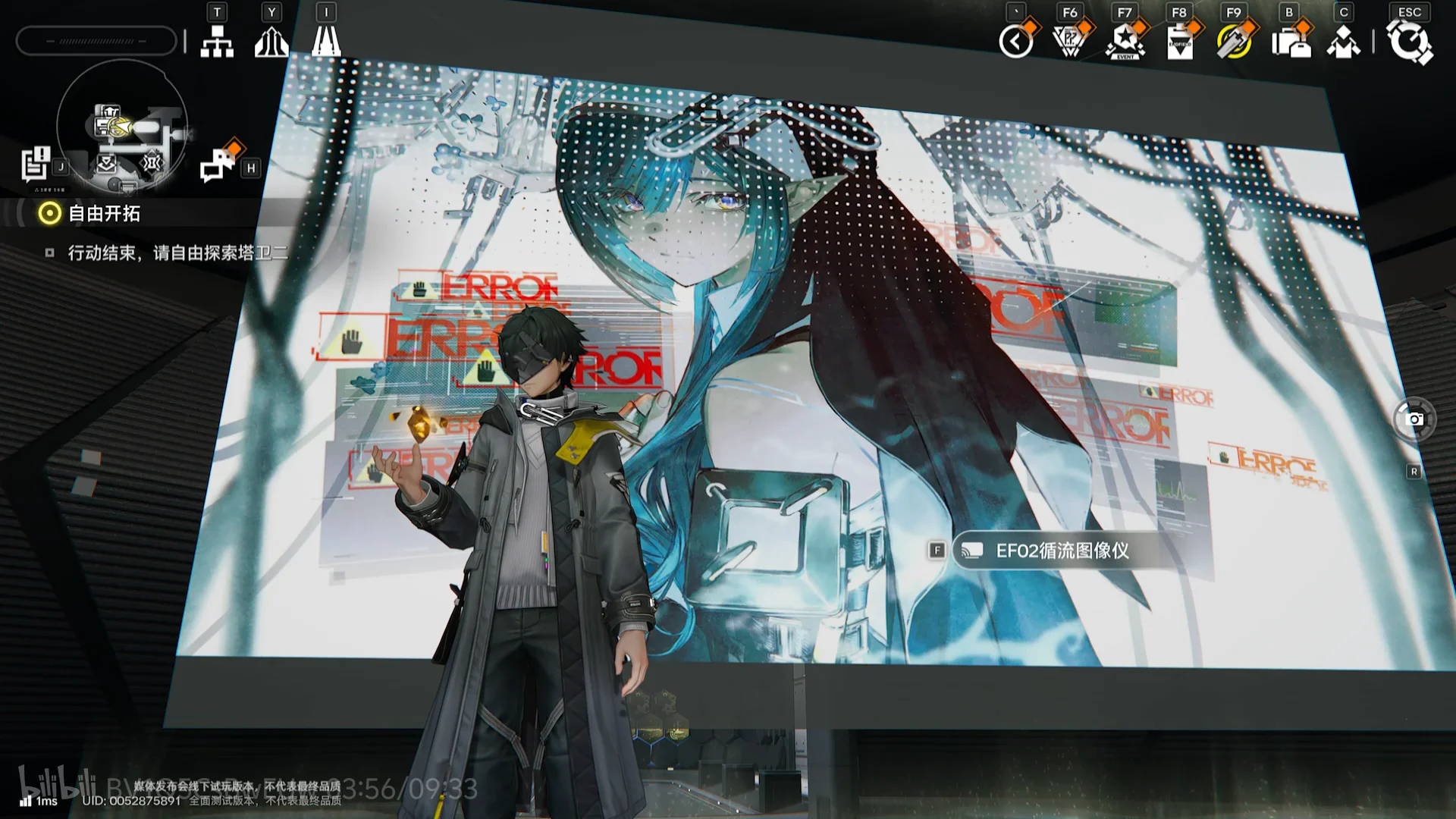Open the backpack inventory icon
This screenshot has height=819, width=1456.
pos(1291,42)
